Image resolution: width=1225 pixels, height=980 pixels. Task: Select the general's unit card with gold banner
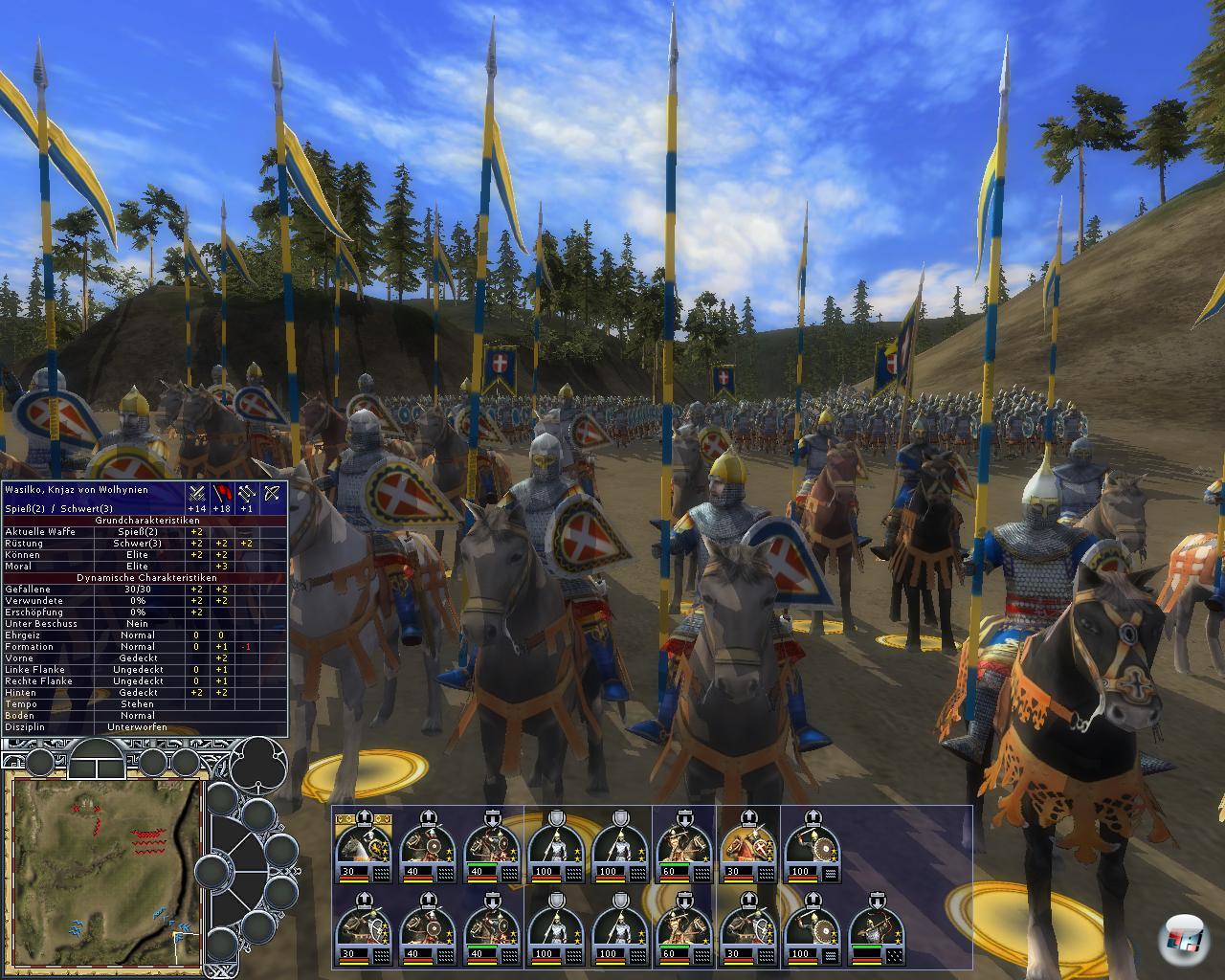pos(363,846)
